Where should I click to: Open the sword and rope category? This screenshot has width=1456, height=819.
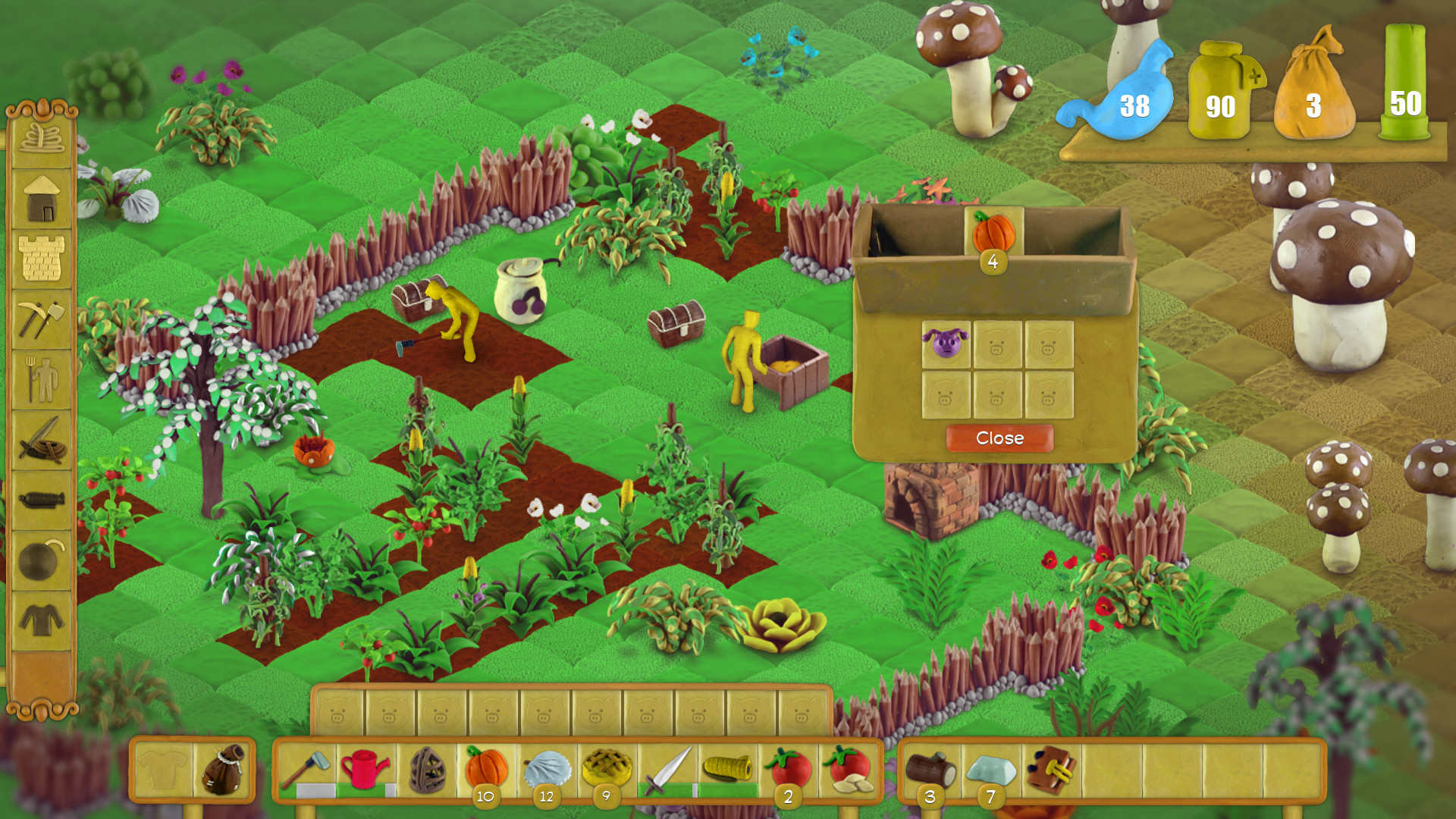pyautogui.click(x=42, y=440)
